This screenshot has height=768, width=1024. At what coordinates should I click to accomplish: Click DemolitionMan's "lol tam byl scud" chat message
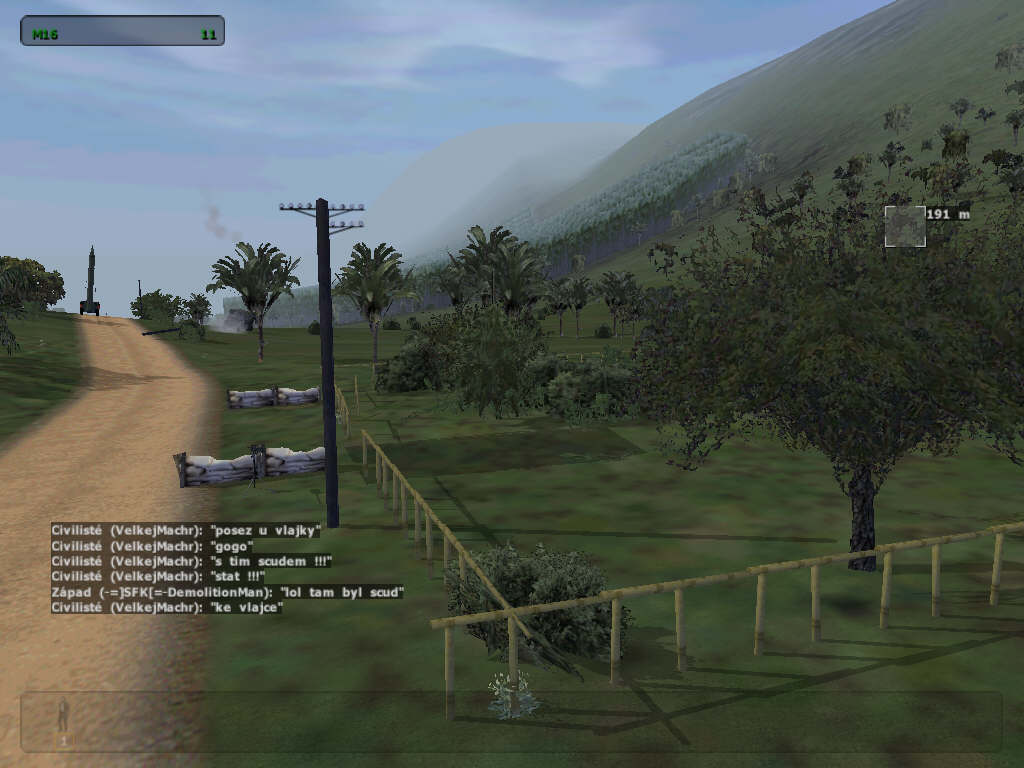click(228, 592)
